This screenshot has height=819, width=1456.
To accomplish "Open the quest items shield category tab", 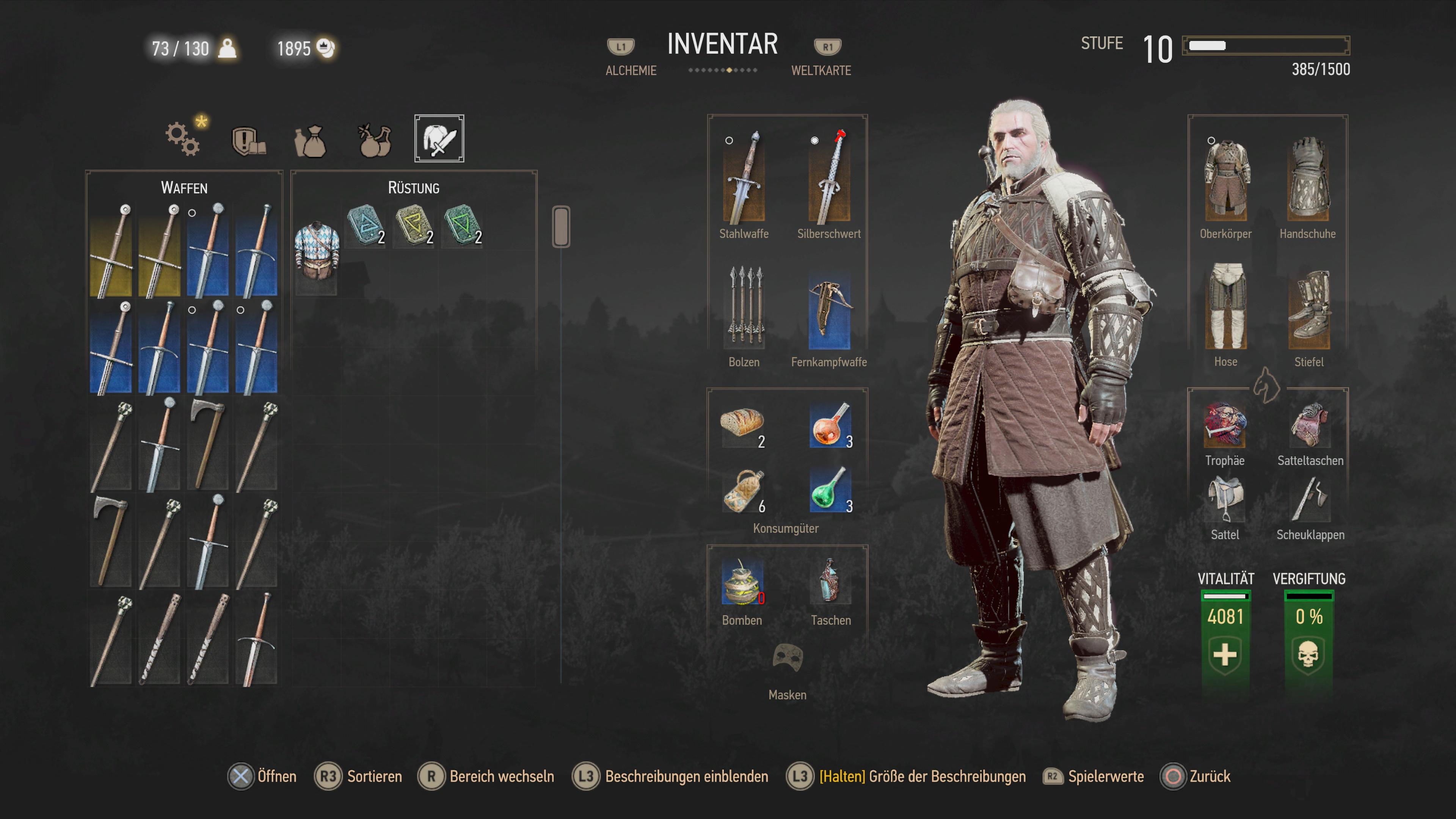I will pyautogui.click(x=248, y=140).
